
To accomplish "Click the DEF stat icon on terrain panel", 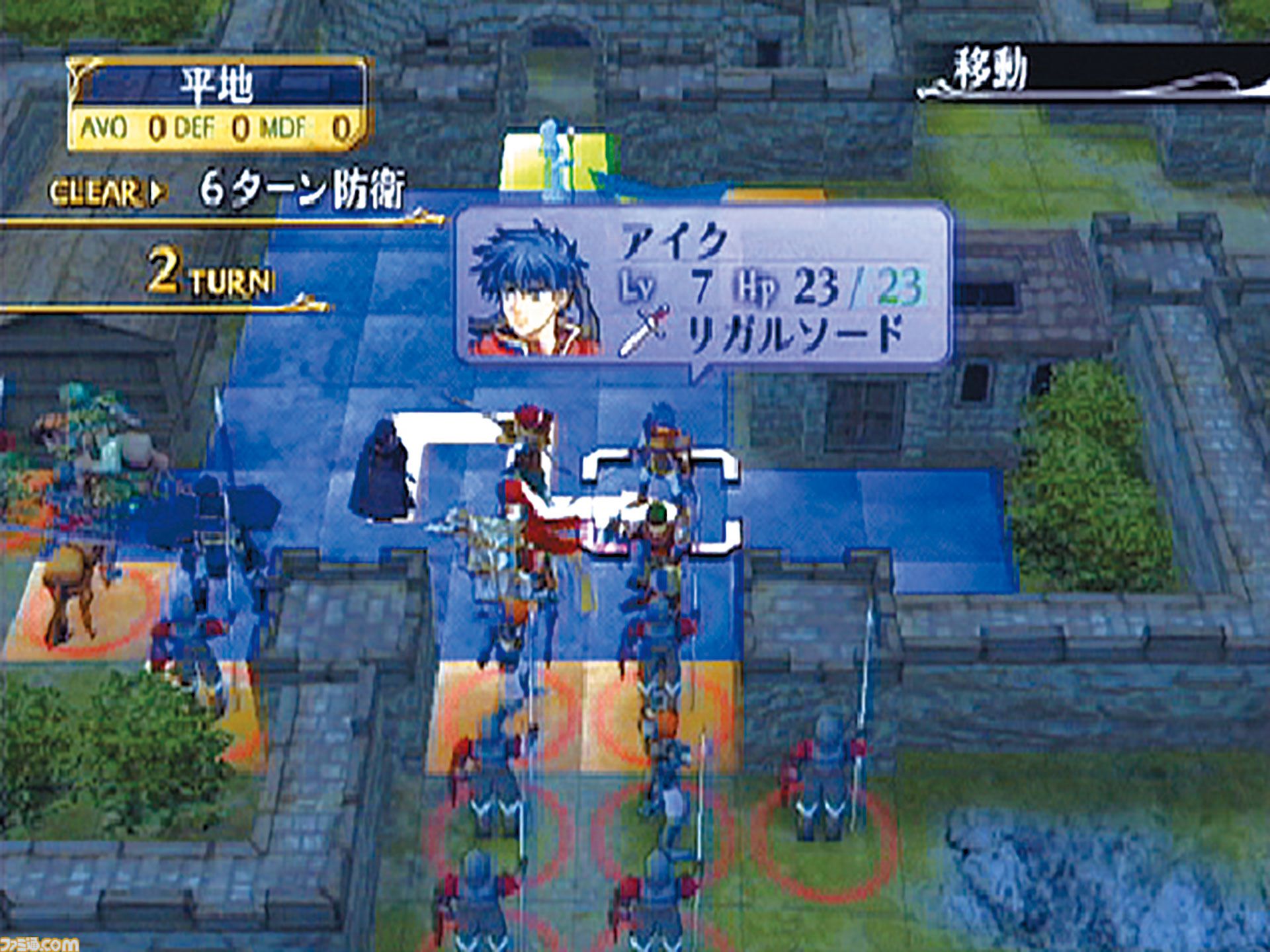I will coord(197,128).
